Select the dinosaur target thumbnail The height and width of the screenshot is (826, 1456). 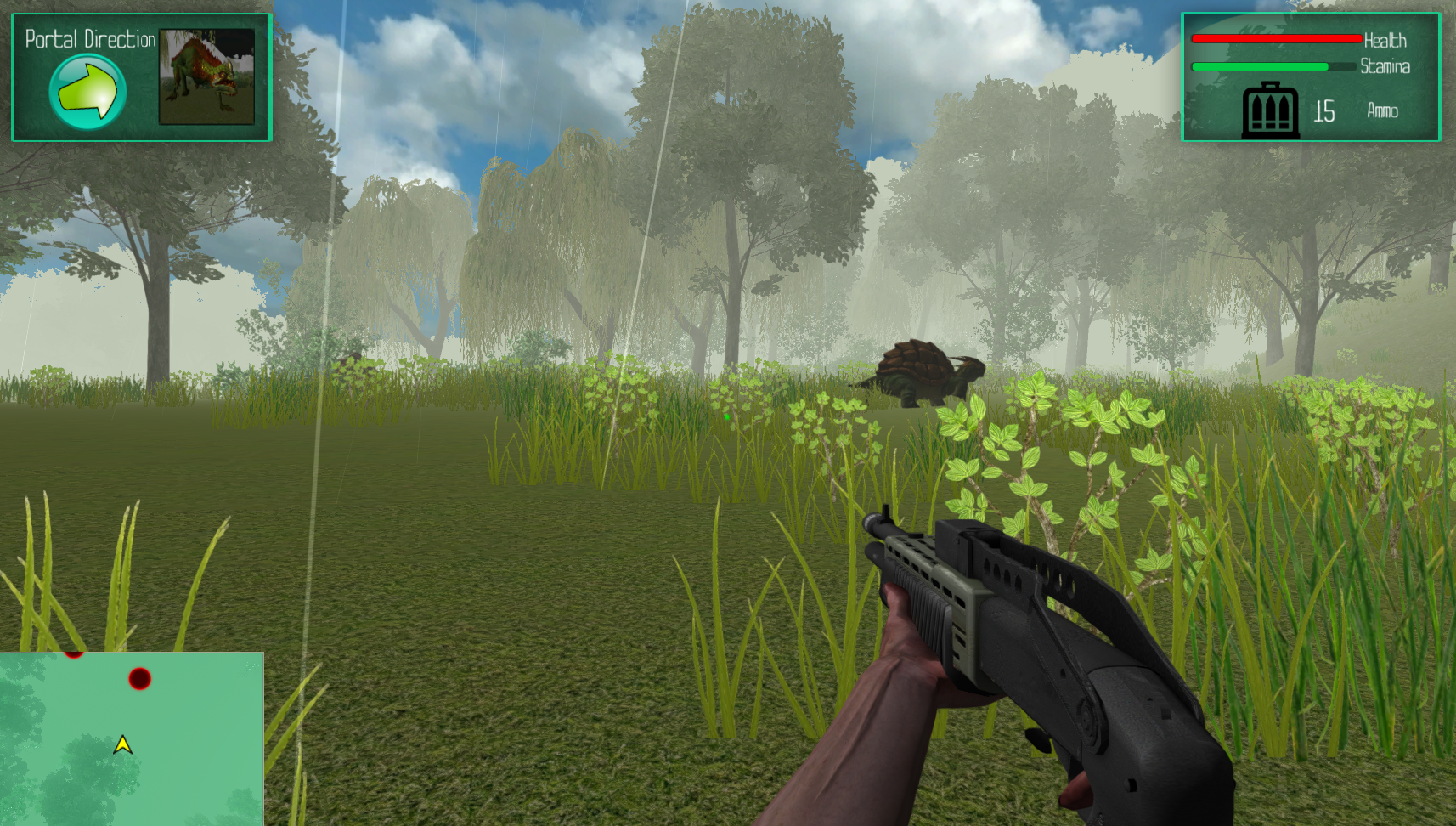(206, 76)
